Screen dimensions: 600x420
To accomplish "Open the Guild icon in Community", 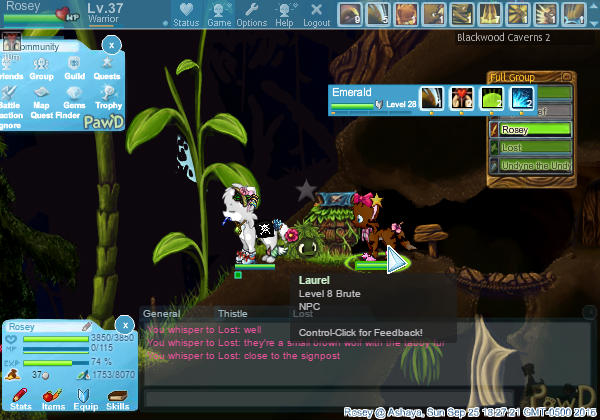I will 74,66.
